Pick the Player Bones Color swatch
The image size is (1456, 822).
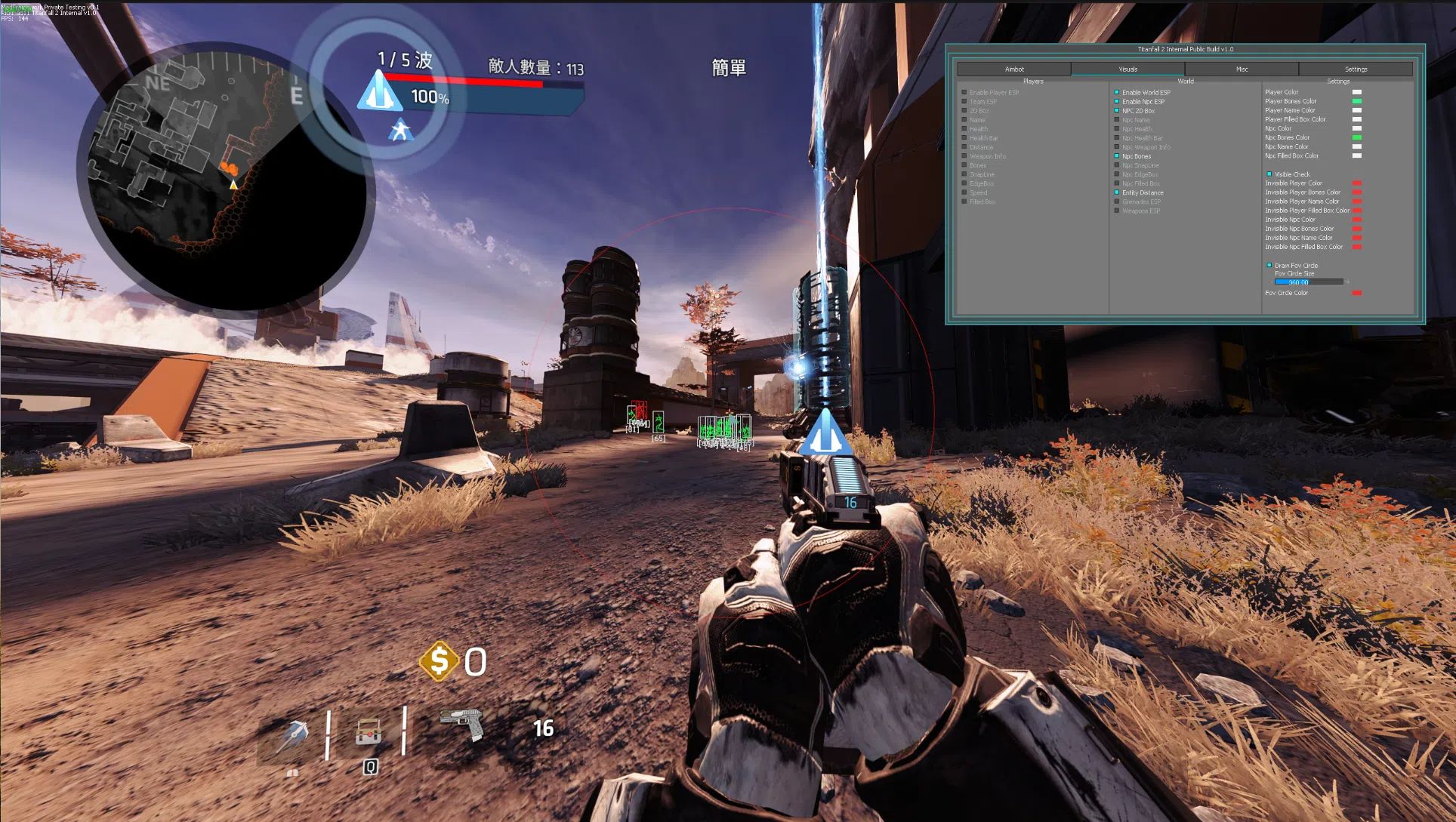pyautogui.click(x=1357, y=101)
